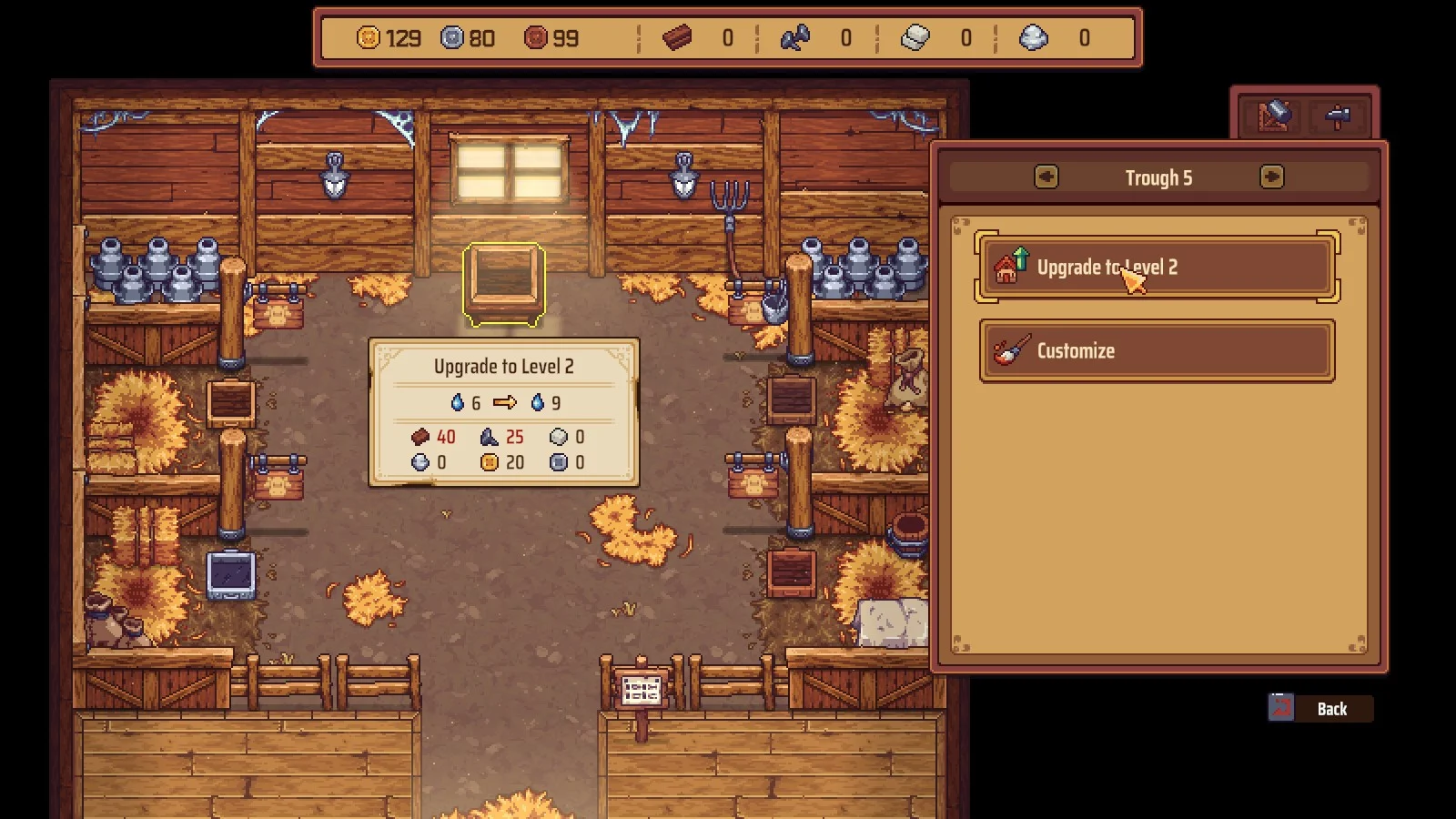Switch to the hammer tab
Viewport: 1456px width, 819px height.
(1338, 116)
